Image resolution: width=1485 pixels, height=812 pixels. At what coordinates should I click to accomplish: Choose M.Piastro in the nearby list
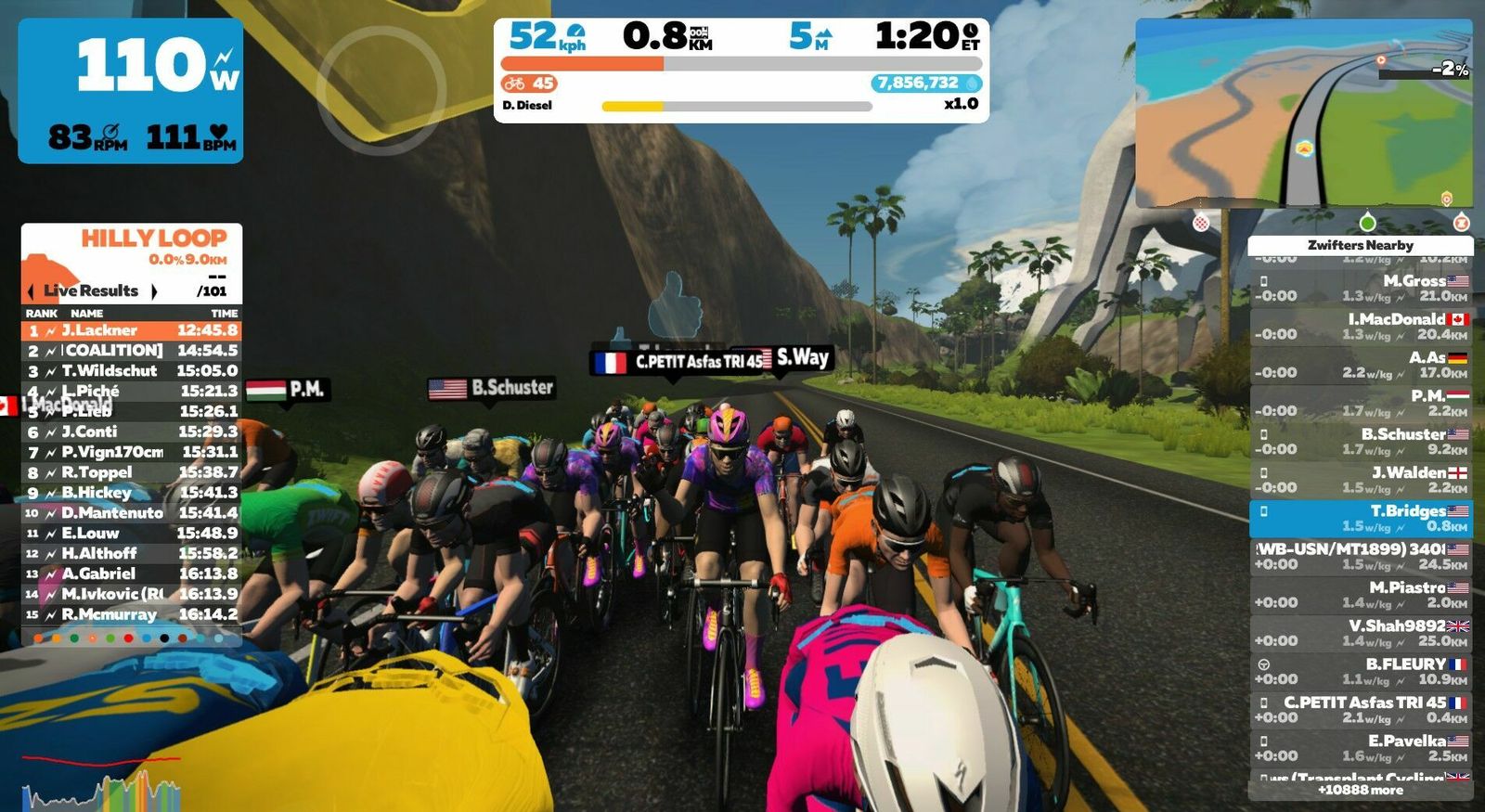(1360, 595)
